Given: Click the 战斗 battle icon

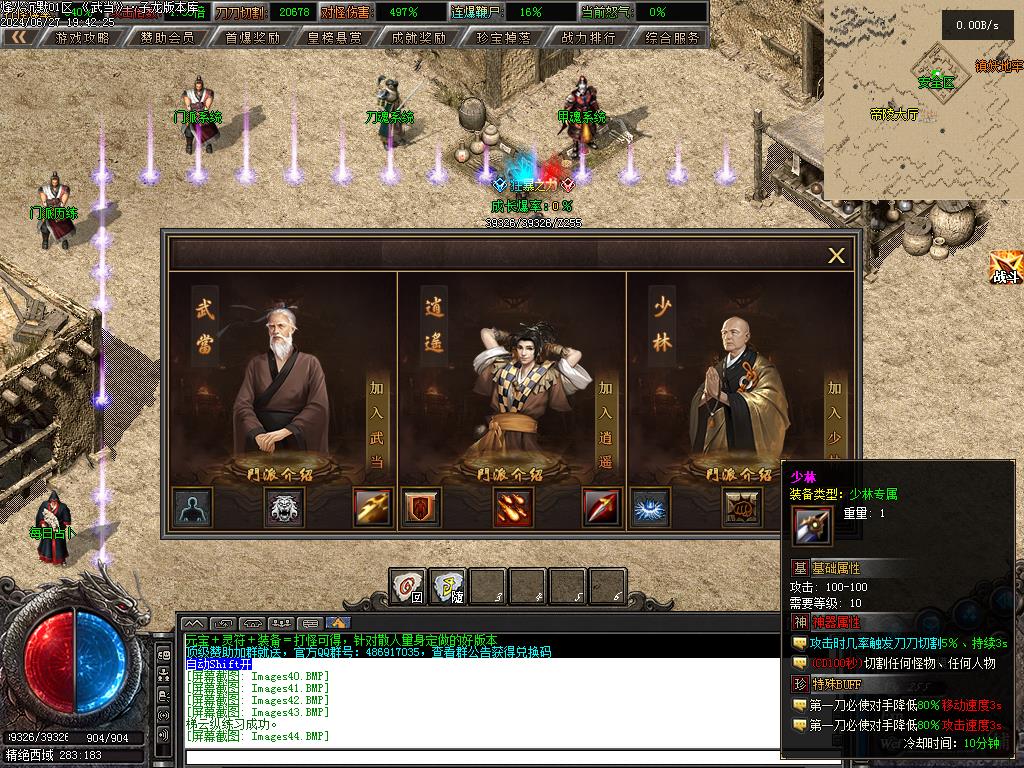Looking at the screenshot, I should pos(1005,268).
